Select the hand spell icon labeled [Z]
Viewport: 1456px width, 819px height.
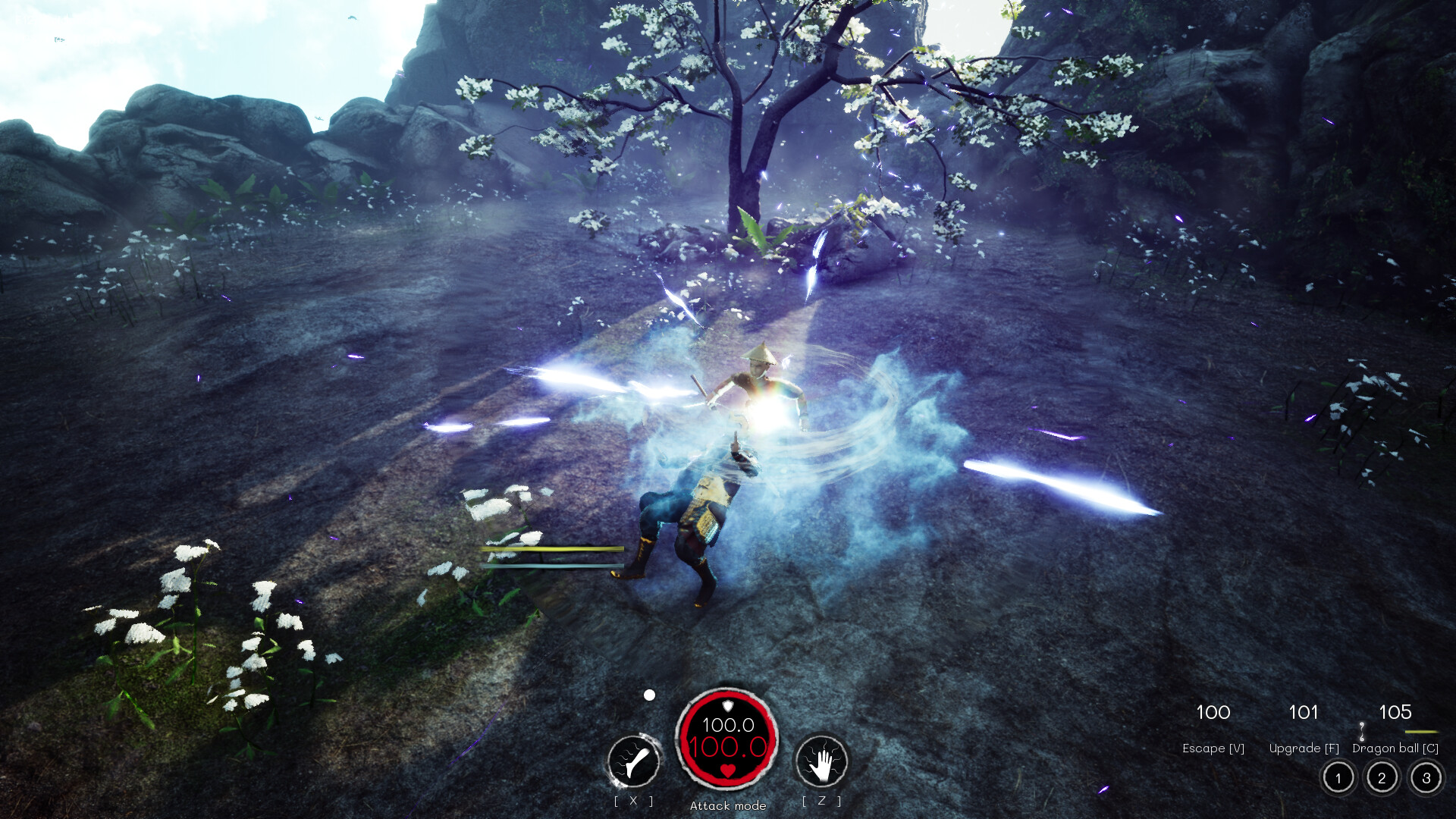(825, 760)
